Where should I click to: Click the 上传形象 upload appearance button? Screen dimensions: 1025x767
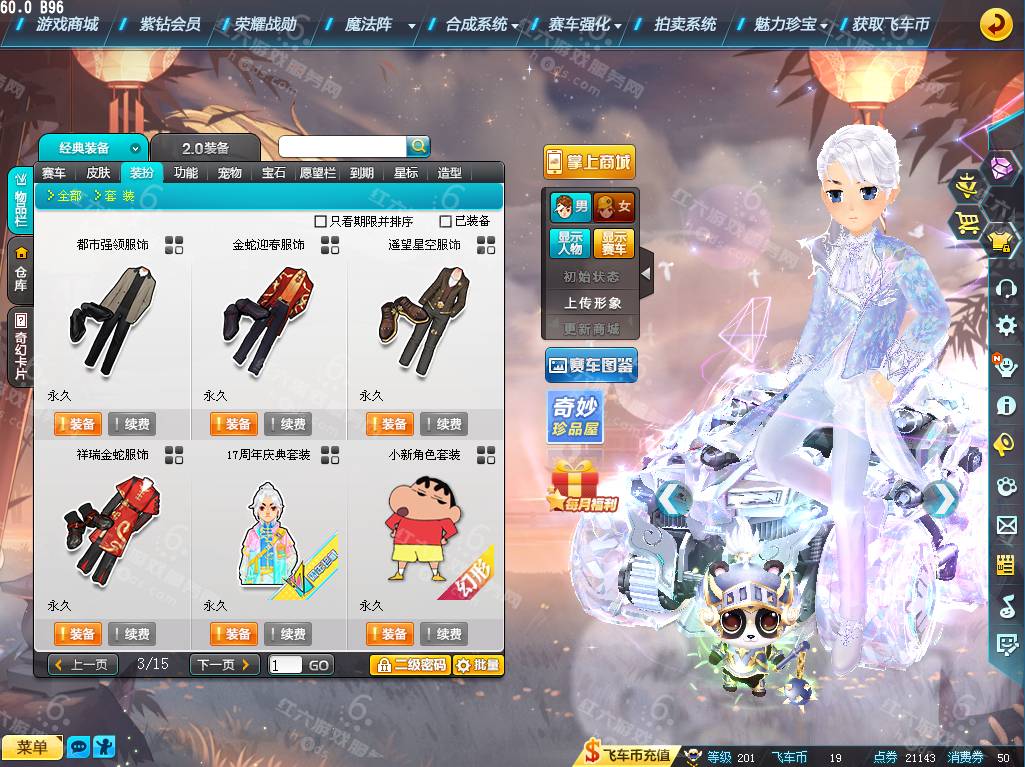[x=592, y=302]
